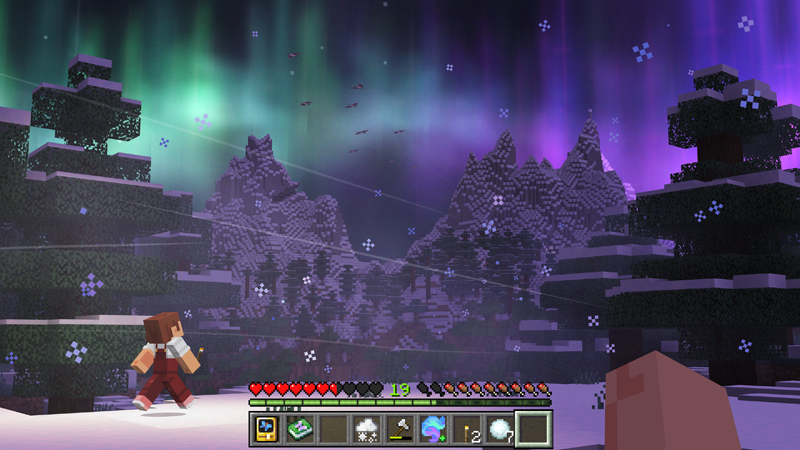Select the green book hotbar slot
Screen dimensions: 800x450
click(299, 430)
